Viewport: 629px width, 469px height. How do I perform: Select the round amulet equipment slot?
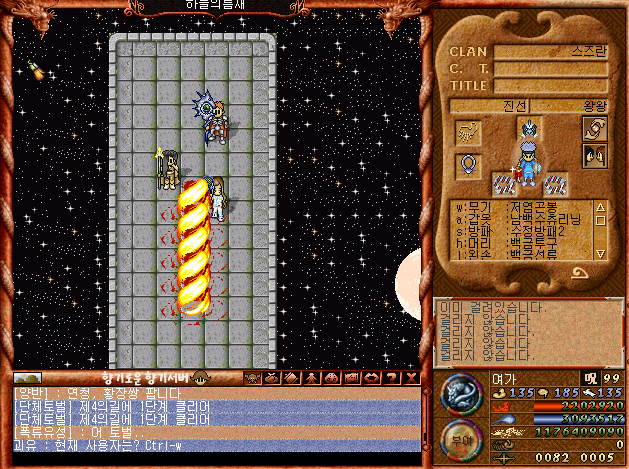click(468, 163)
